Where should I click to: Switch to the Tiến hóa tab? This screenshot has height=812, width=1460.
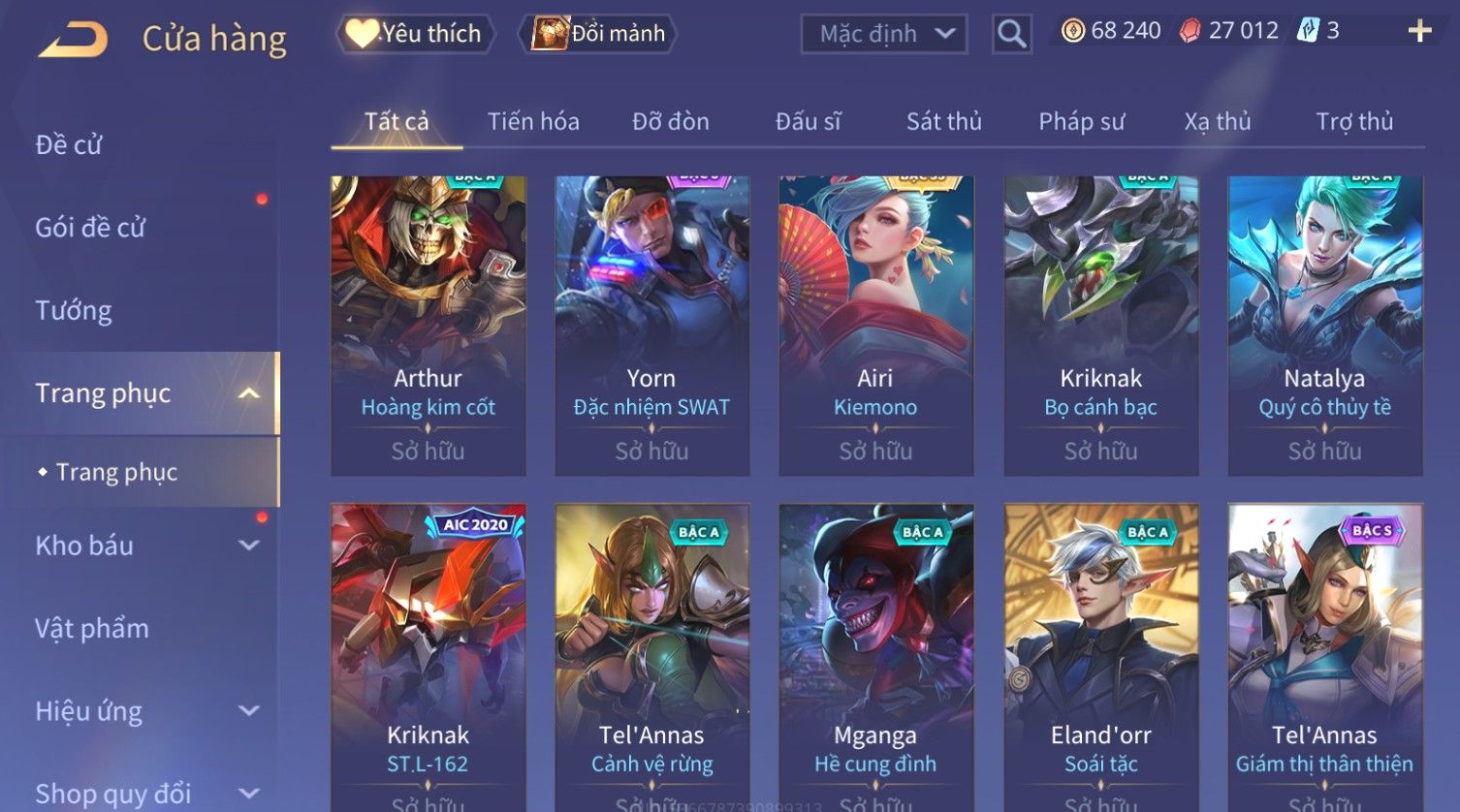pyautogui.click(x=533, y=122)
